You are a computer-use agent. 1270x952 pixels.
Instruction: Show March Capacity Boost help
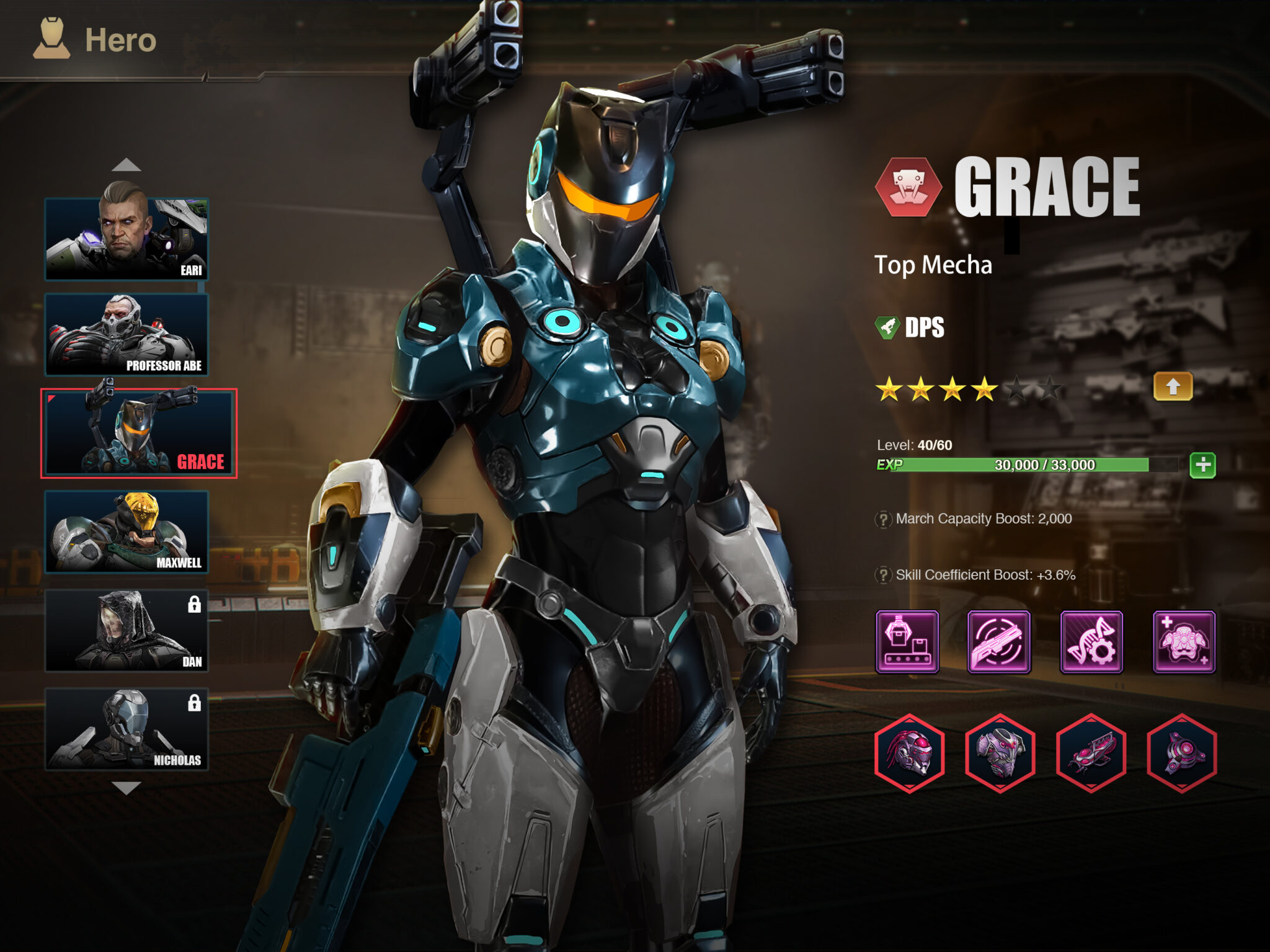[x=883, y=519]
